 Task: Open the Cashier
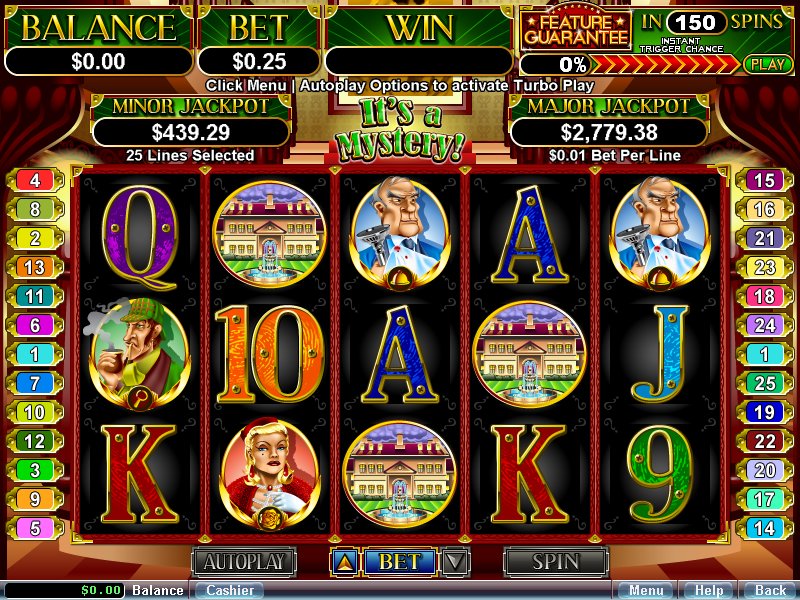(x=229, y=590)
